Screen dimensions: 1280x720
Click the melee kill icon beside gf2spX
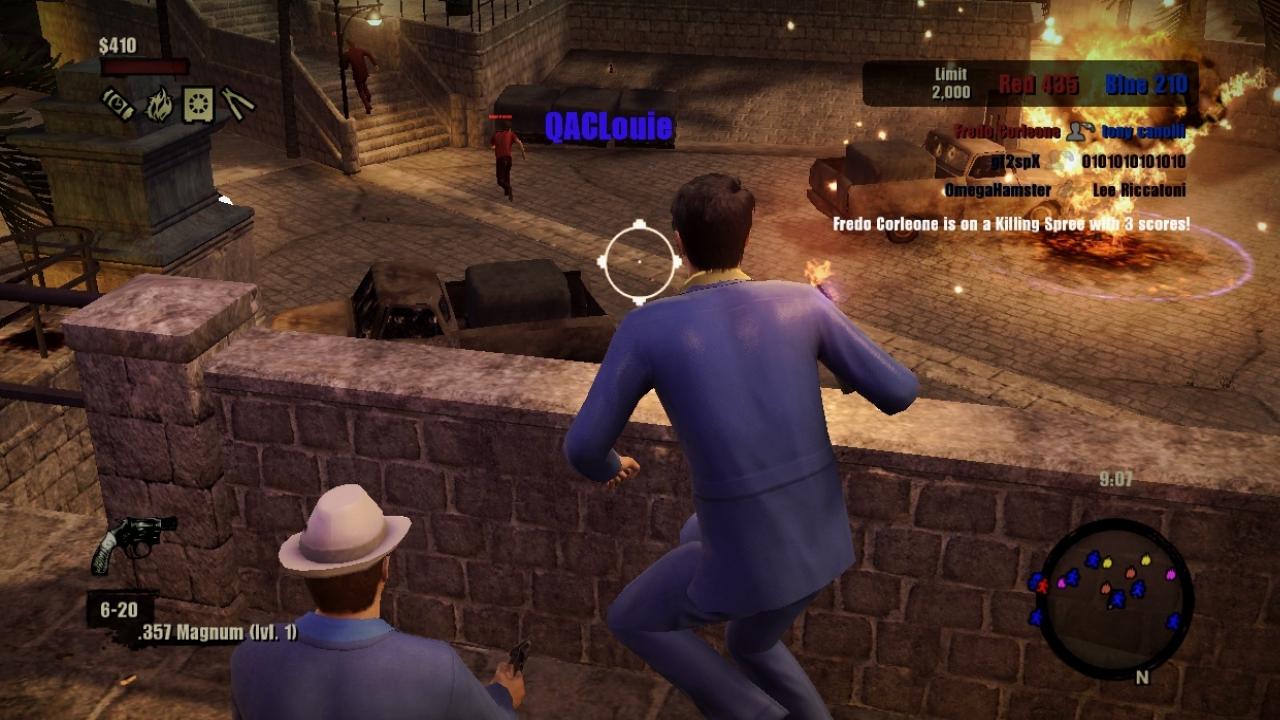pos(1061,159)
